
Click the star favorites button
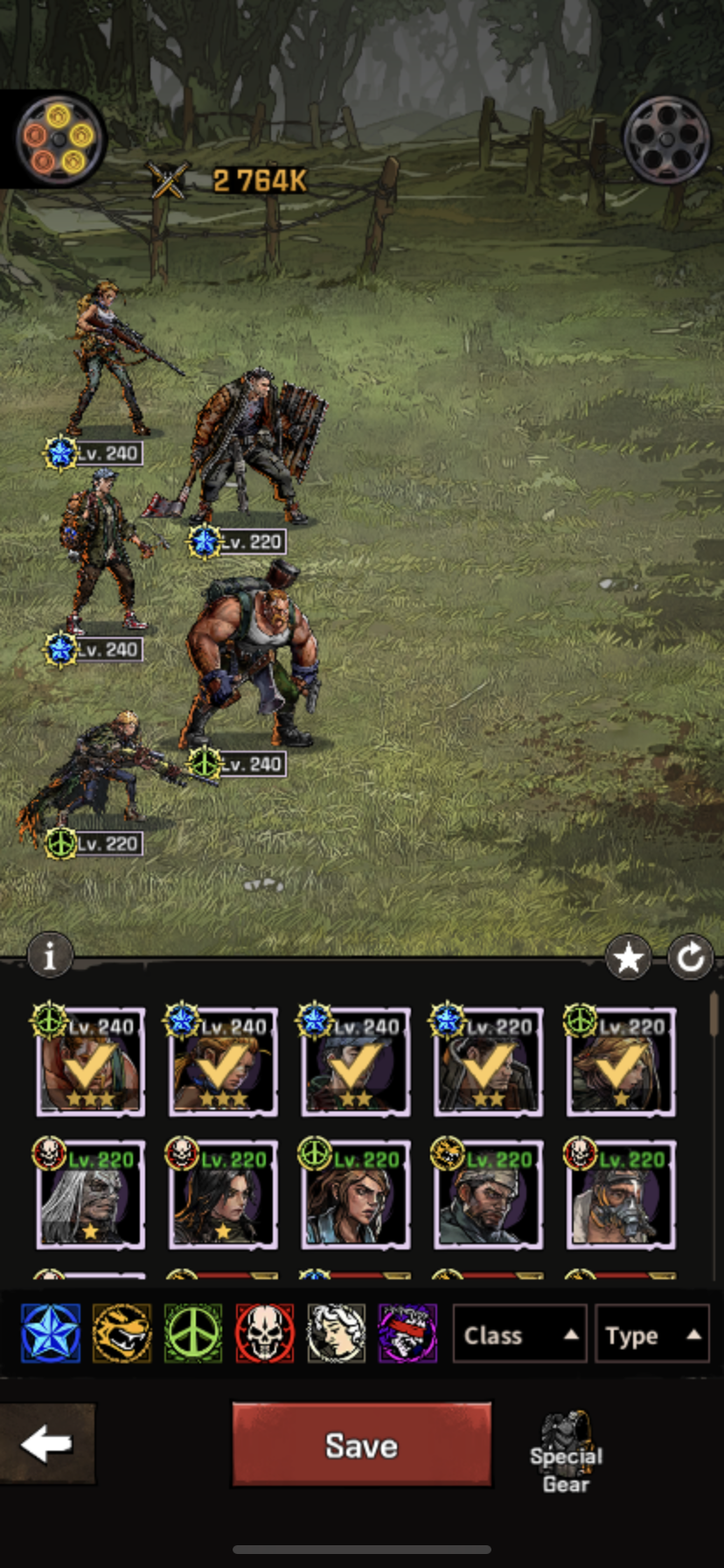point(628,959)
